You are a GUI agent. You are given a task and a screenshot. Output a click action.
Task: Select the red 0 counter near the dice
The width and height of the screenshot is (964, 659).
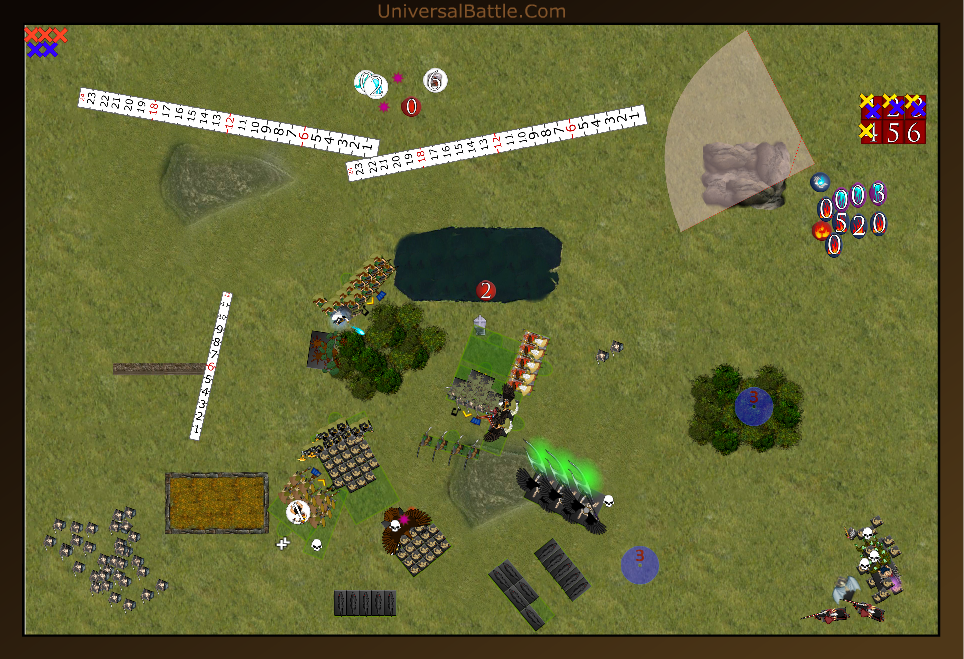coord(411,106)
